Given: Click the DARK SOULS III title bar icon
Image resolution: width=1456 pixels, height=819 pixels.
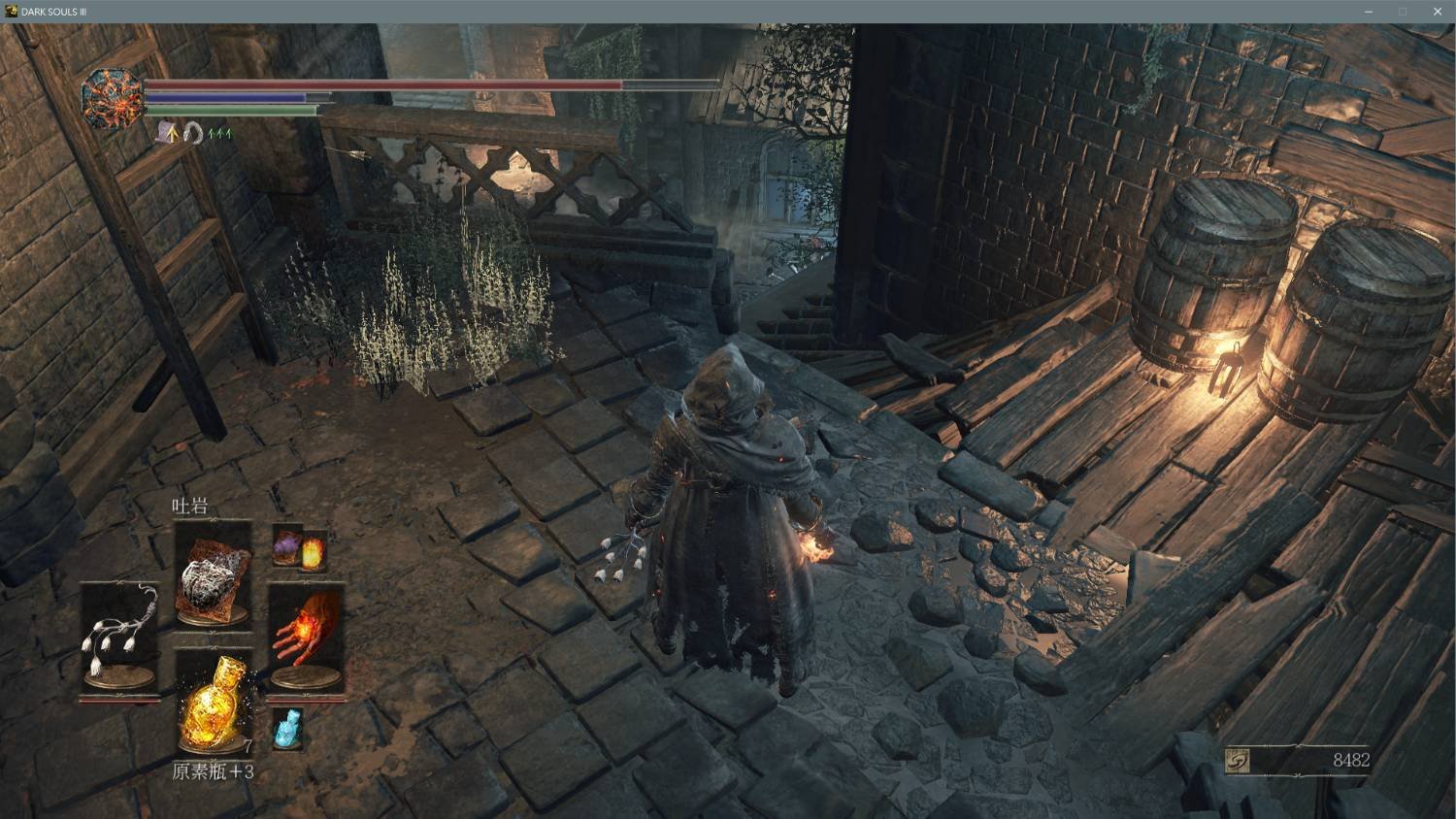Looking at the screenshot, I should pos(10,11).
